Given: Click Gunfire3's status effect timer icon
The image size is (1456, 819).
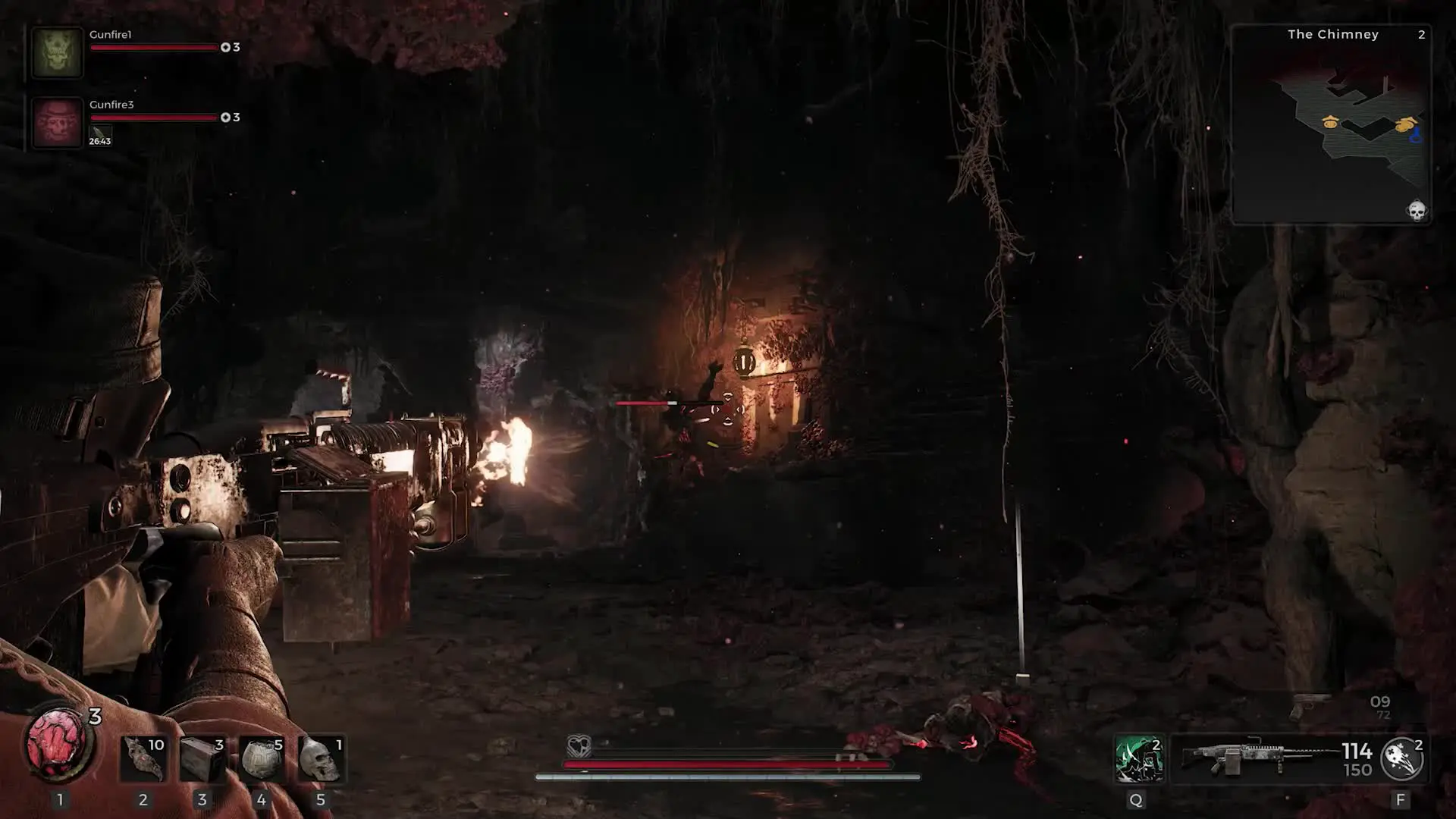Looking at the screenshot, I should tap(99, 136).
